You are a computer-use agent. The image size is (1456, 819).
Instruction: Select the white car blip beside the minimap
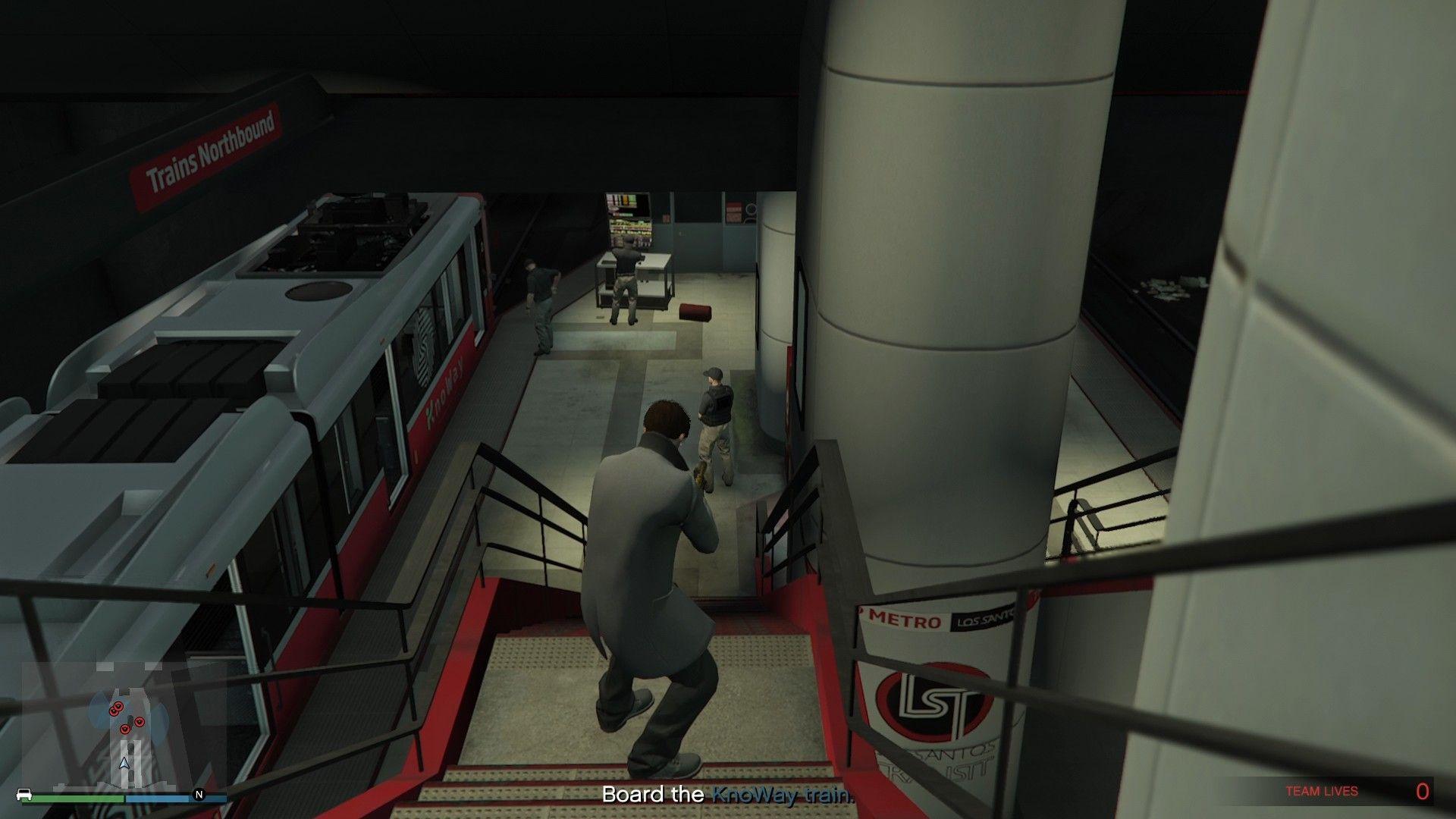[24, 795]
